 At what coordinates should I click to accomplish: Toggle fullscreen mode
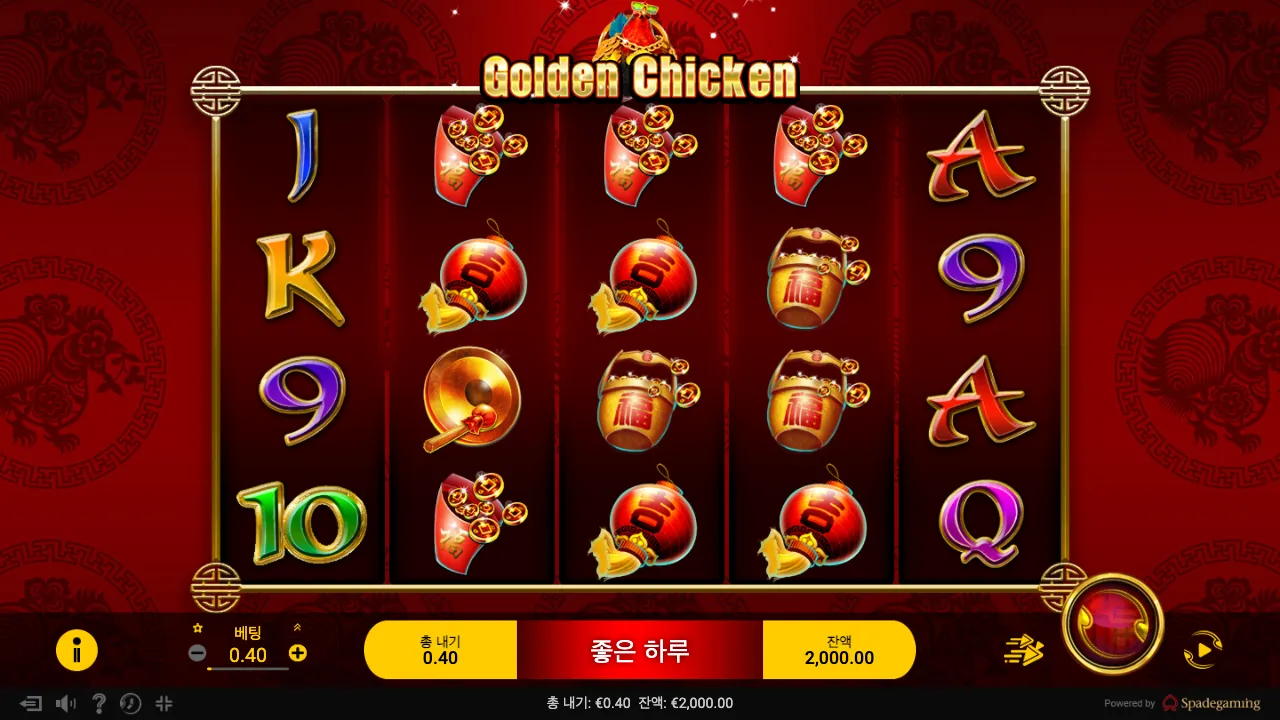tap(163, 703)
